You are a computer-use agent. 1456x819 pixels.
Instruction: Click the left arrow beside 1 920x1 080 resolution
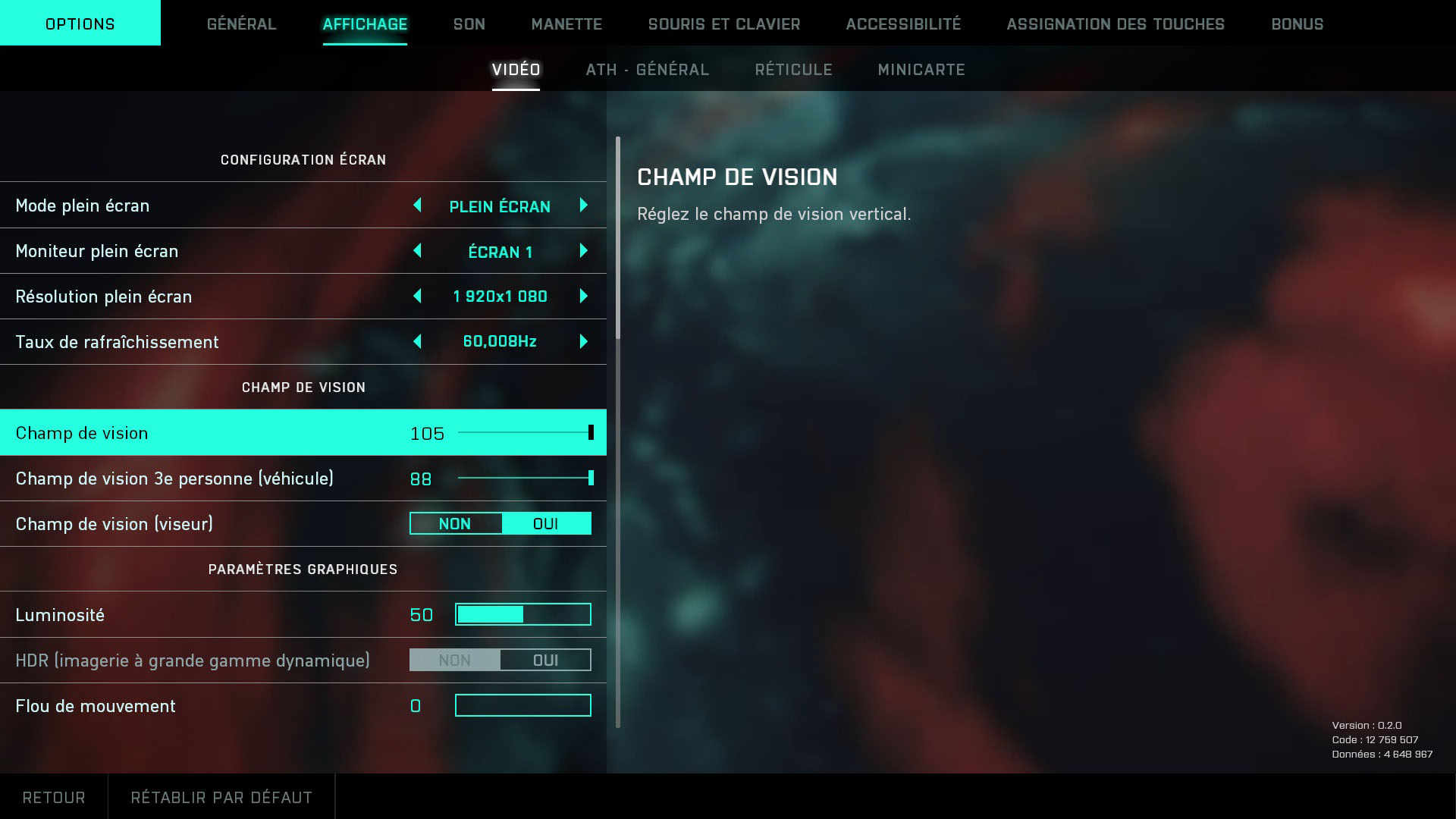[418, 297]
